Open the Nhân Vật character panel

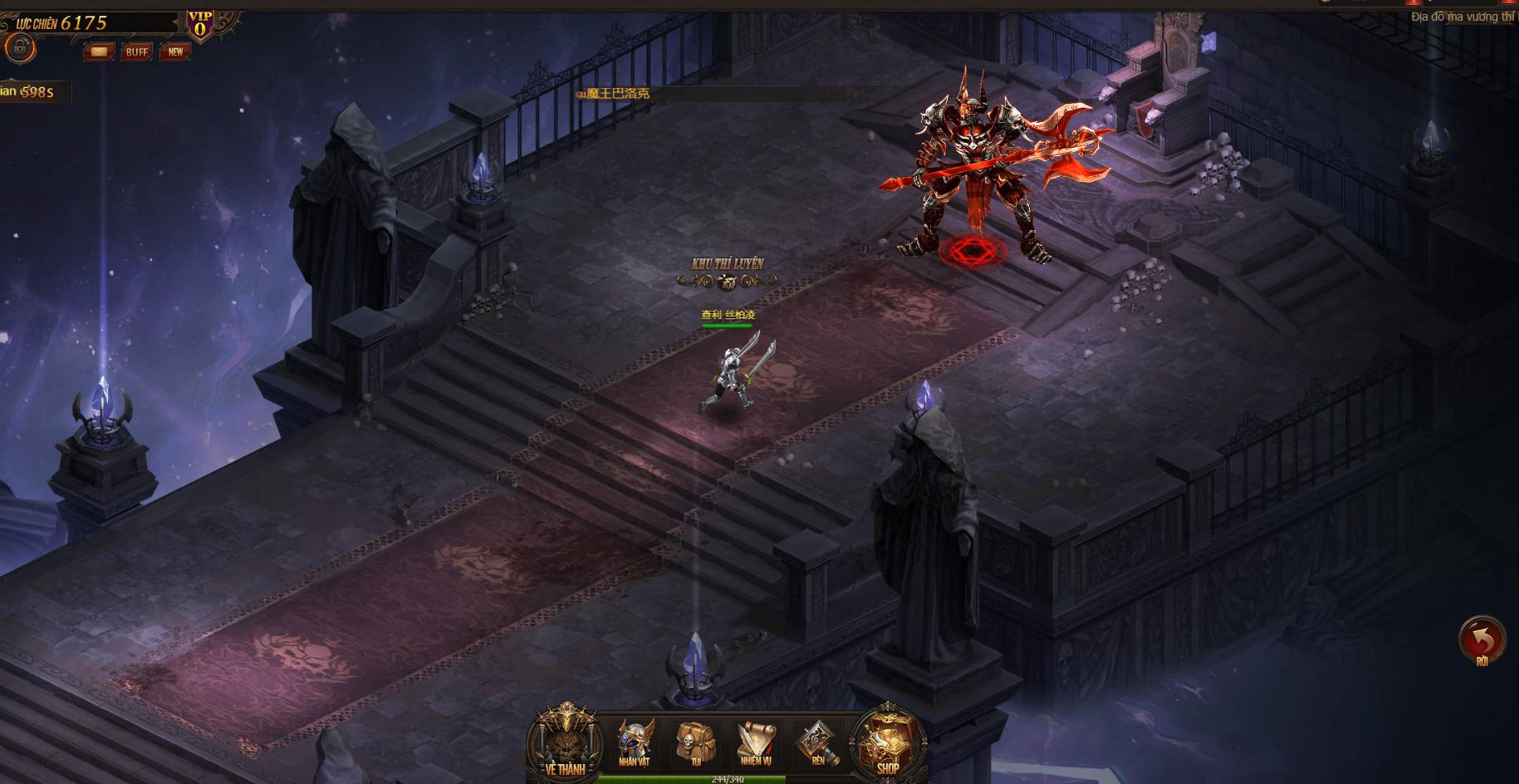coord(635,742)
